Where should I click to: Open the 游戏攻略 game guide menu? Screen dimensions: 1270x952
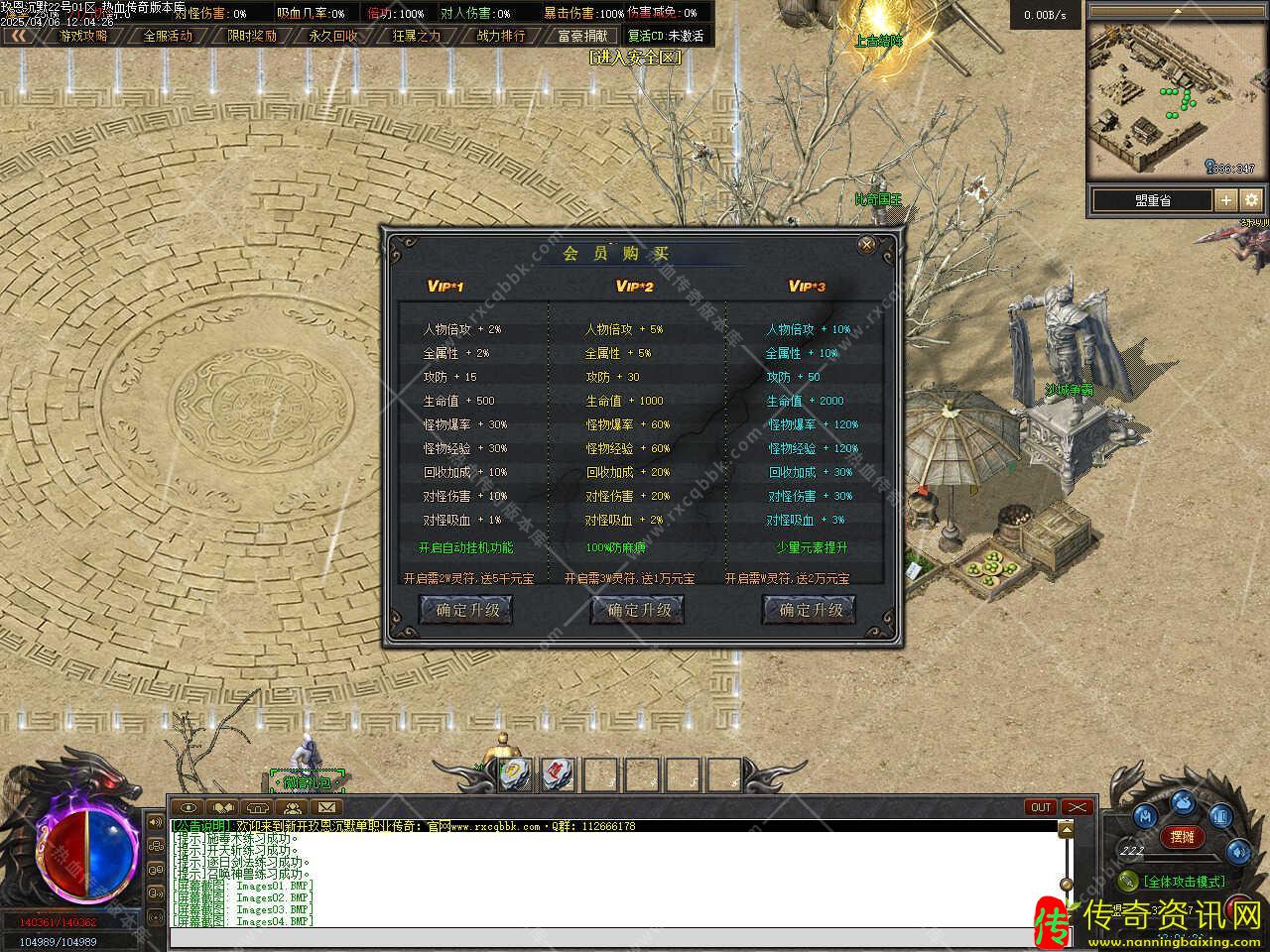point(83,36)
